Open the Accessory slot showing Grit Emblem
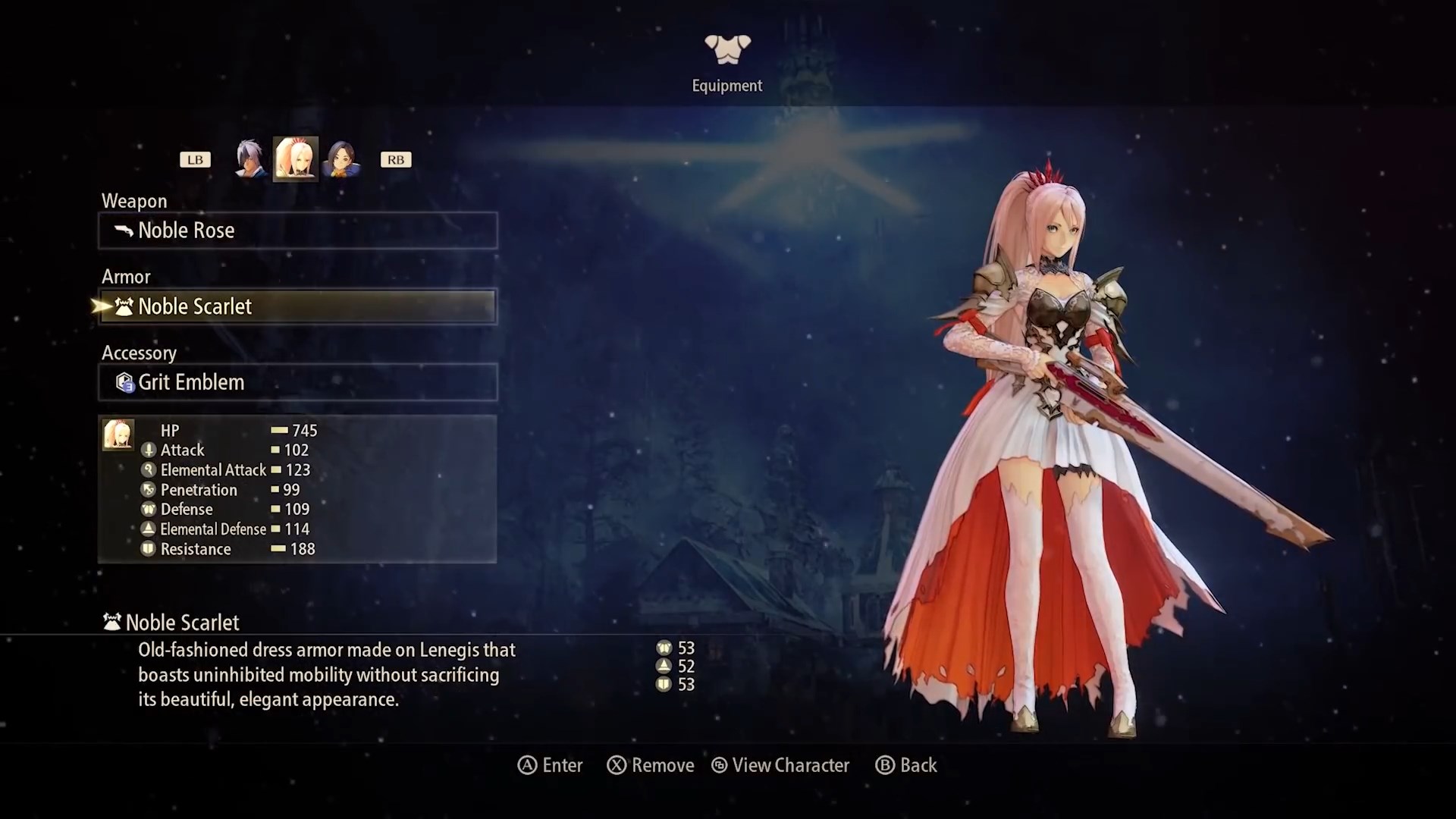This screenshot has width=1456, height=819. click(297, 382)
